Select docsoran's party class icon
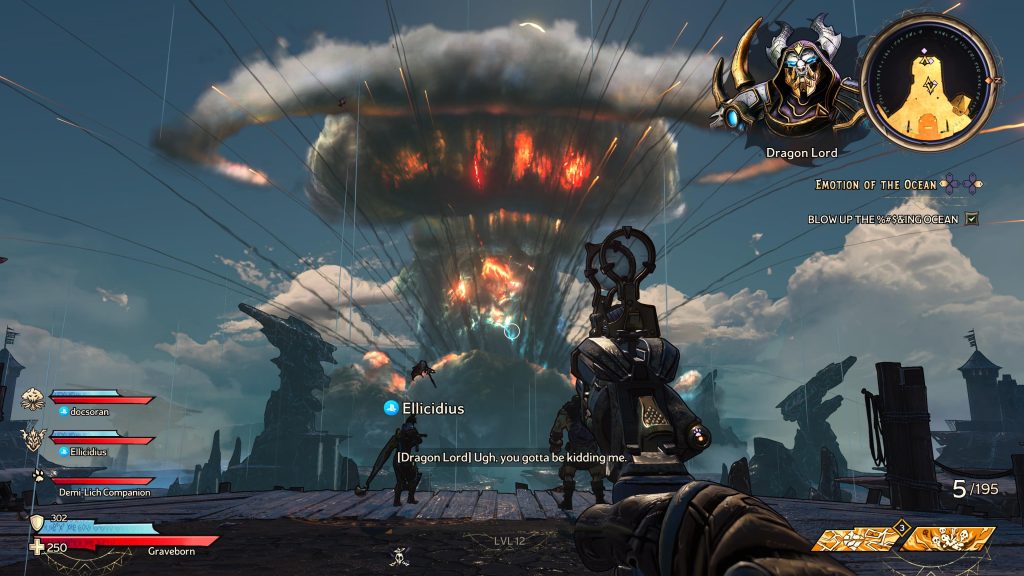This screenshot has height=576, width=1024. pyautogui.click(x=32, y=399)
